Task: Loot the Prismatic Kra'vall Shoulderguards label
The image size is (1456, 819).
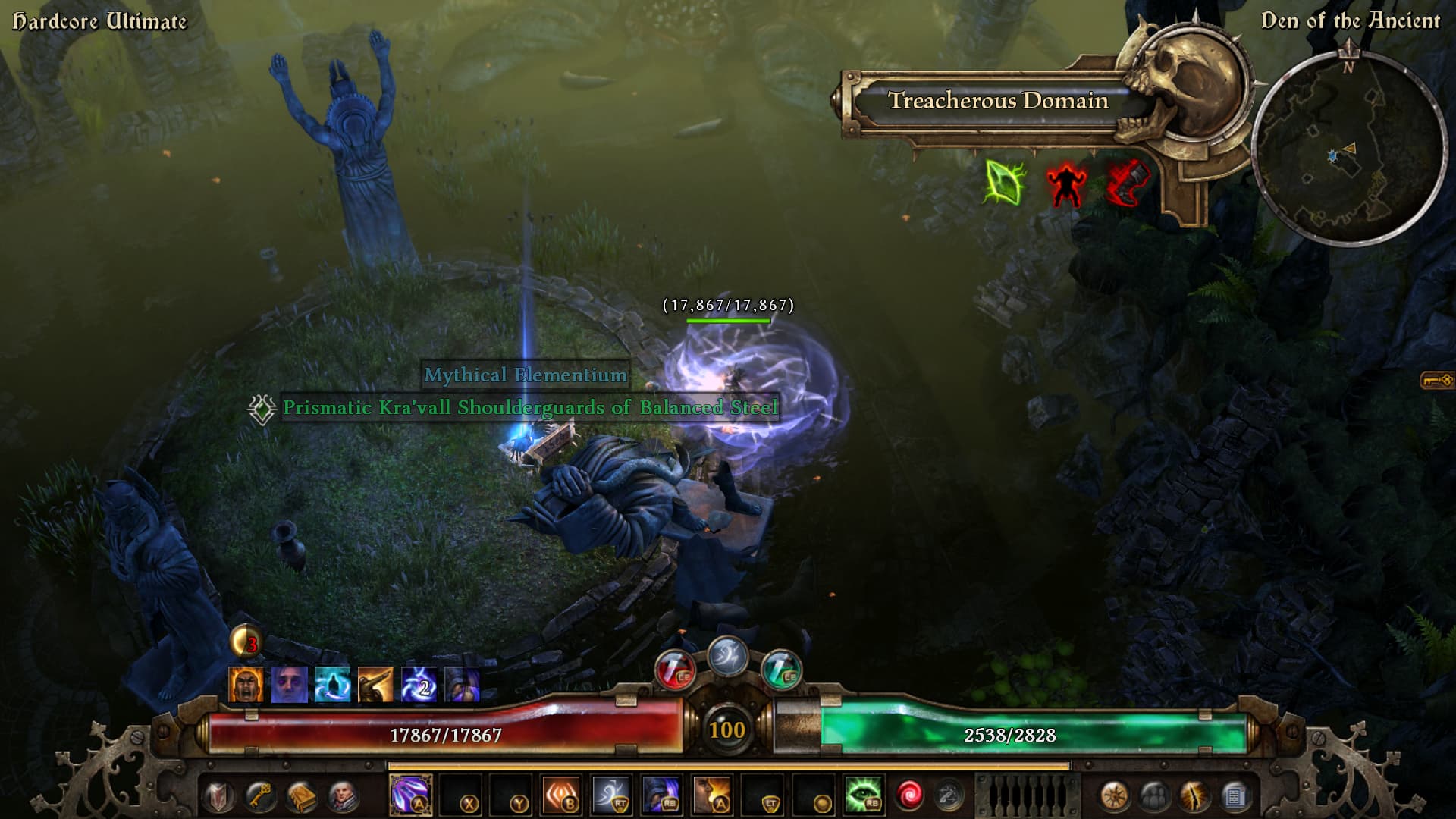Action: pos(529,408)
